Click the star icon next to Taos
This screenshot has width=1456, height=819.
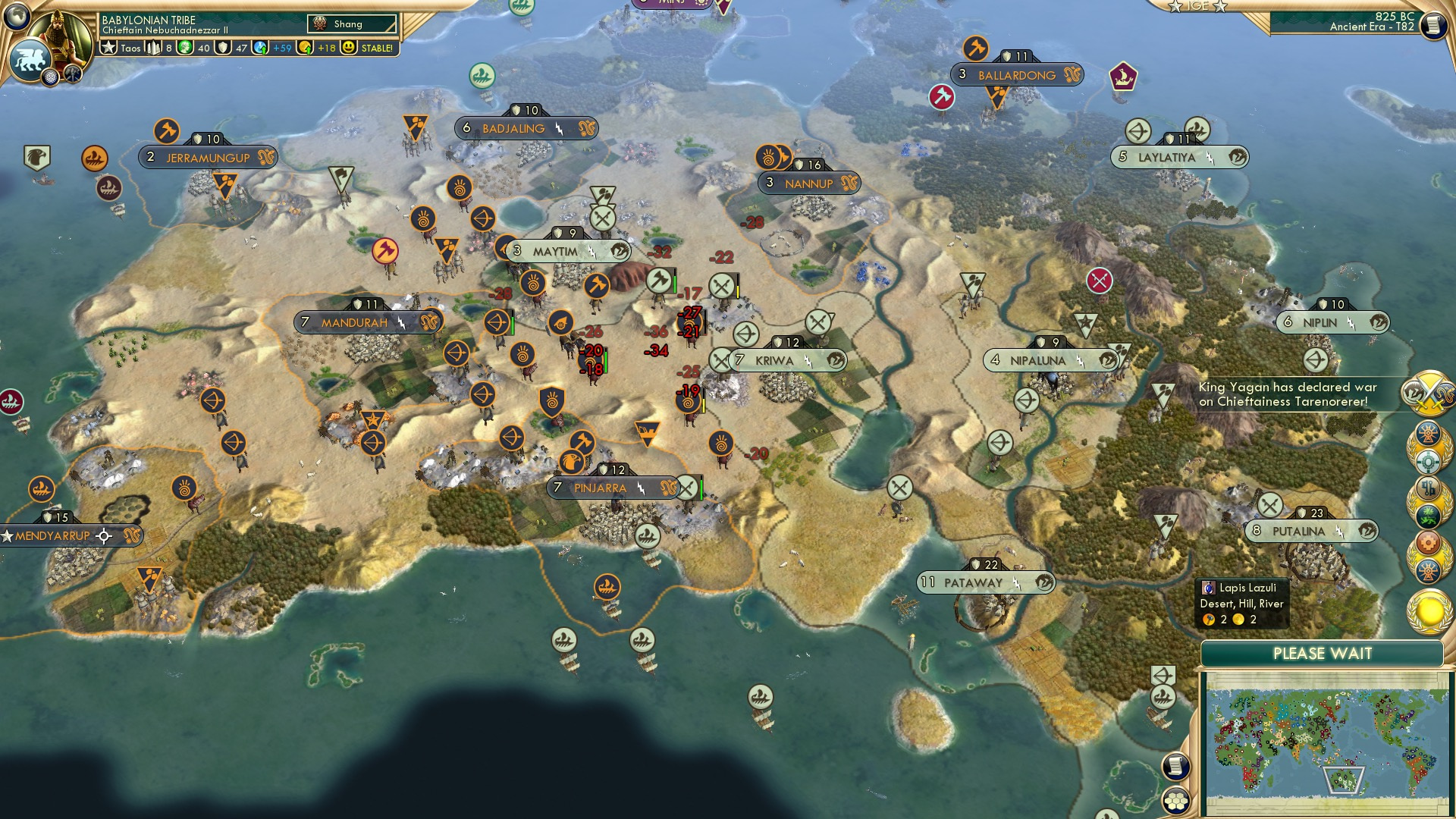pyautogui.click(x=108, y=48)
